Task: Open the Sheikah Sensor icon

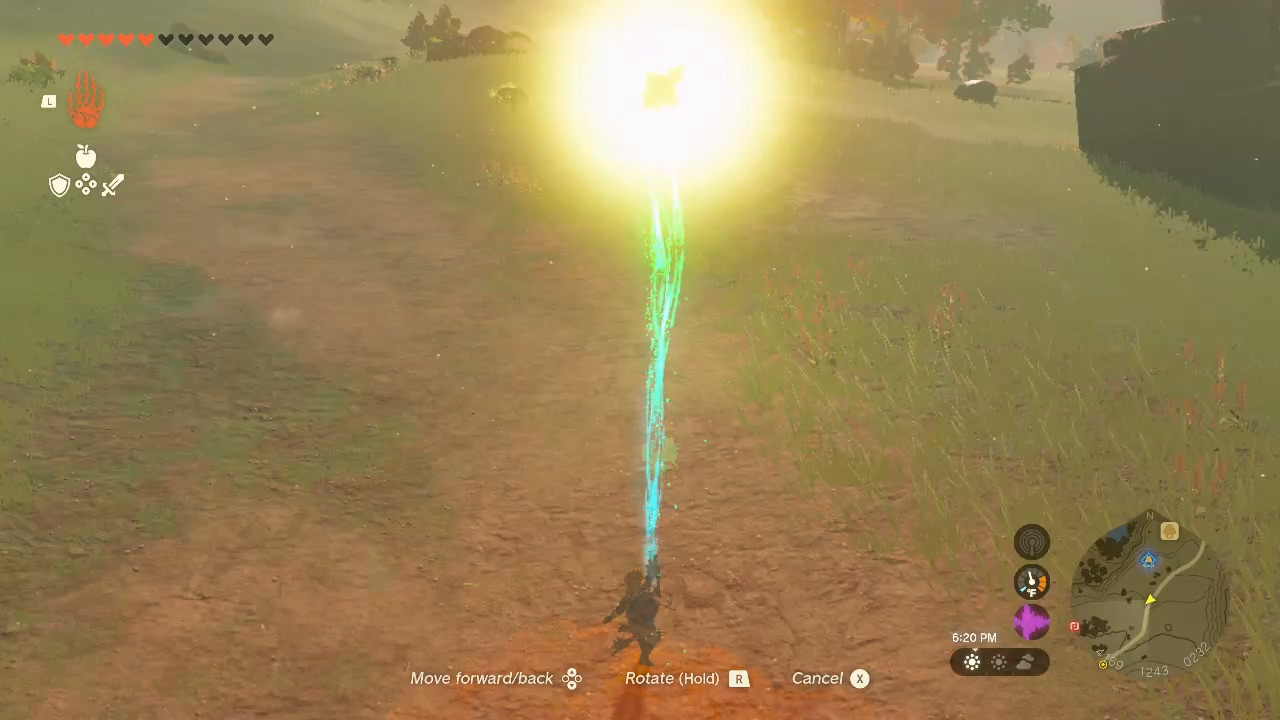Action: [x=1031, y=540]
